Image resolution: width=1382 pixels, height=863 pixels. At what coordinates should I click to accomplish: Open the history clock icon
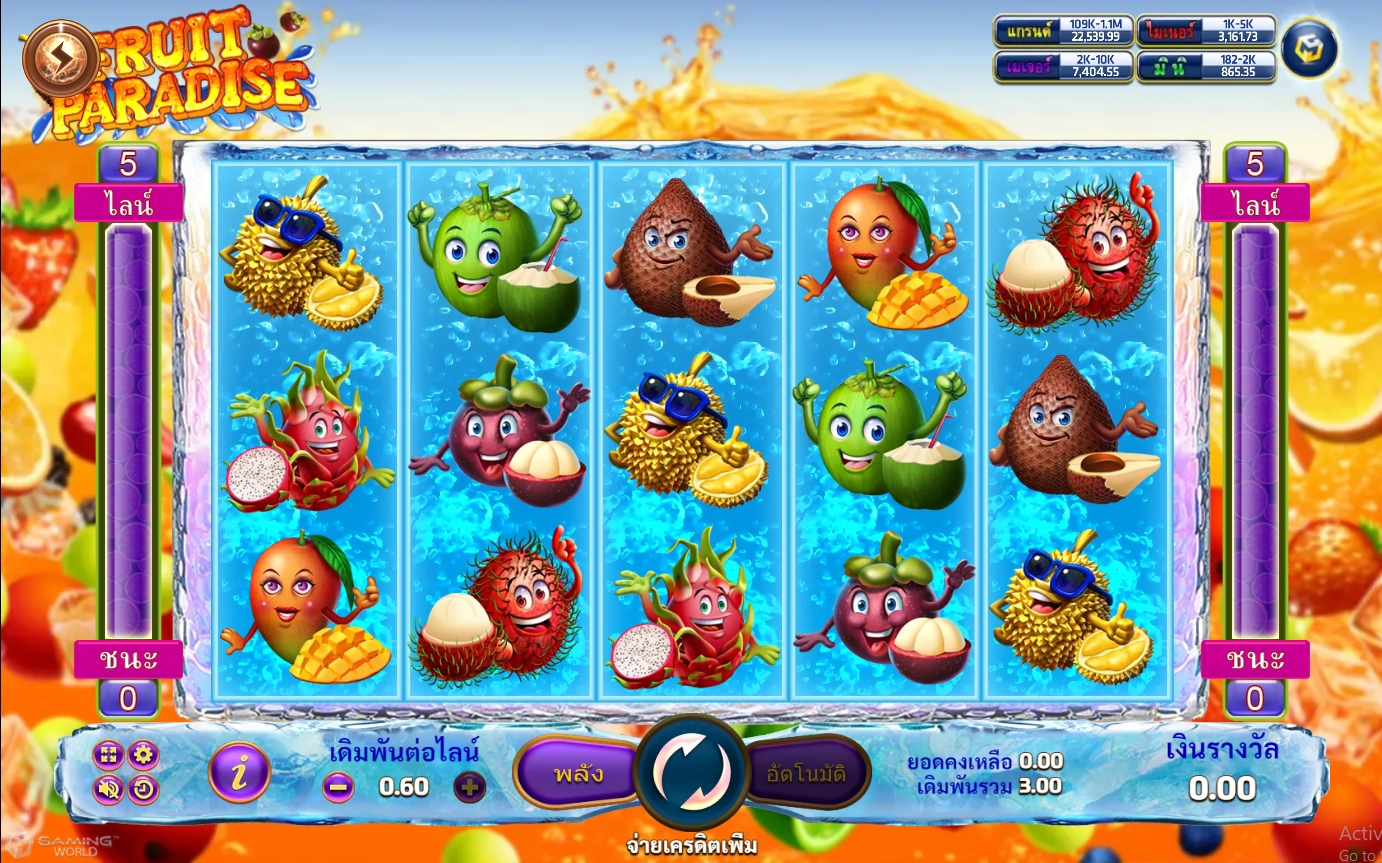click(143, 789)
